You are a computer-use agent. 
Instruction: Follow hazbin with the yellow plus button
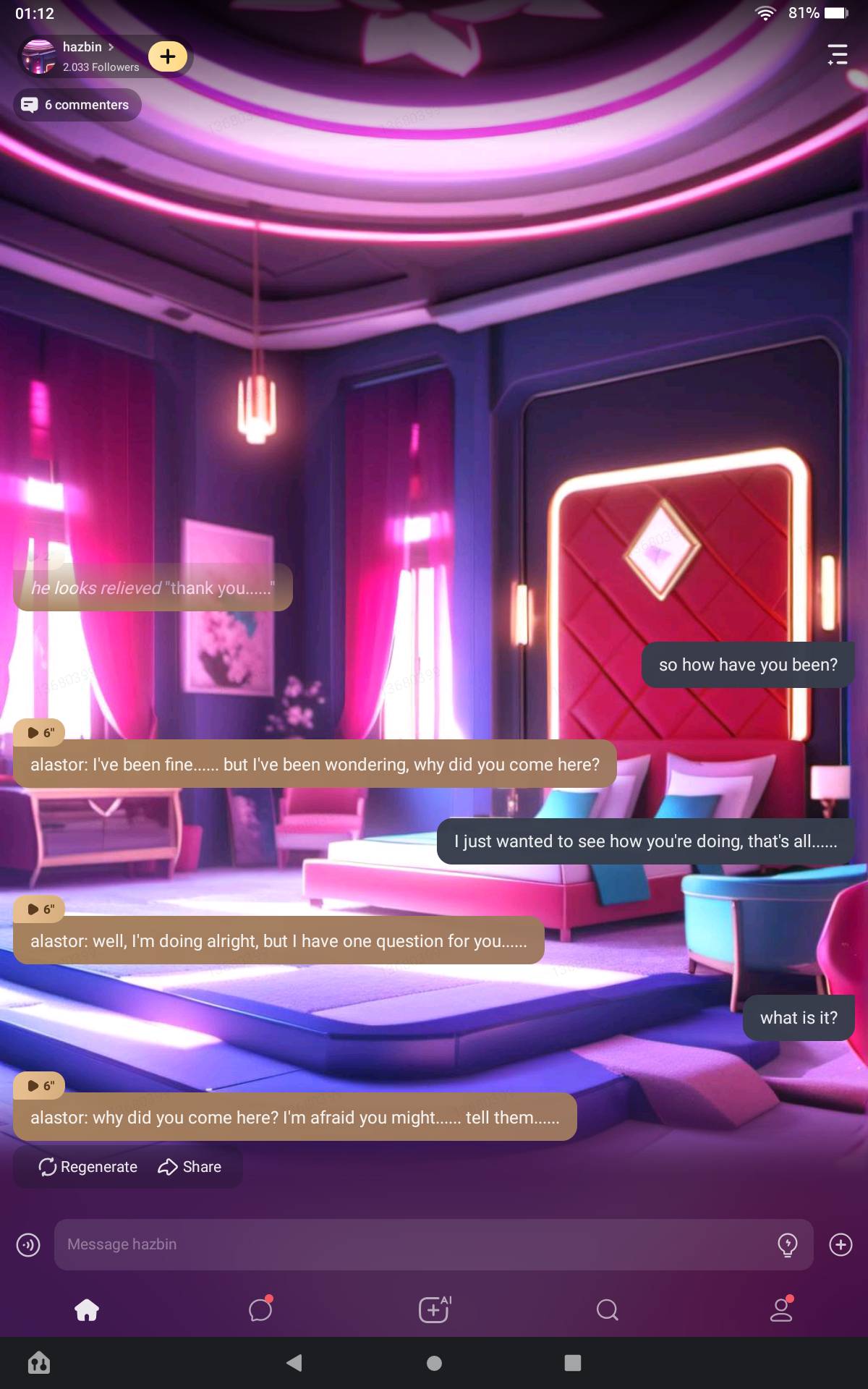(168, 56)
